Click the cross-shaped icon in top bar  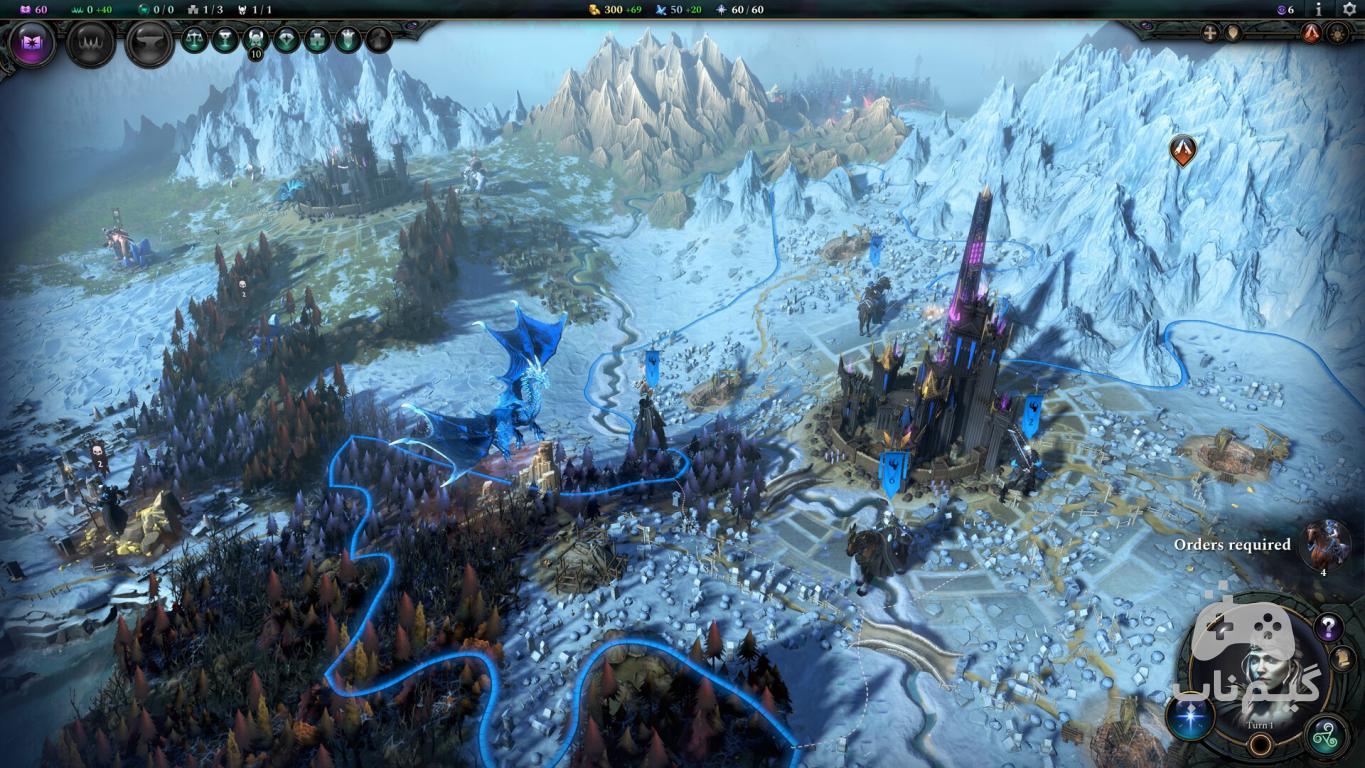[1211, 33]
